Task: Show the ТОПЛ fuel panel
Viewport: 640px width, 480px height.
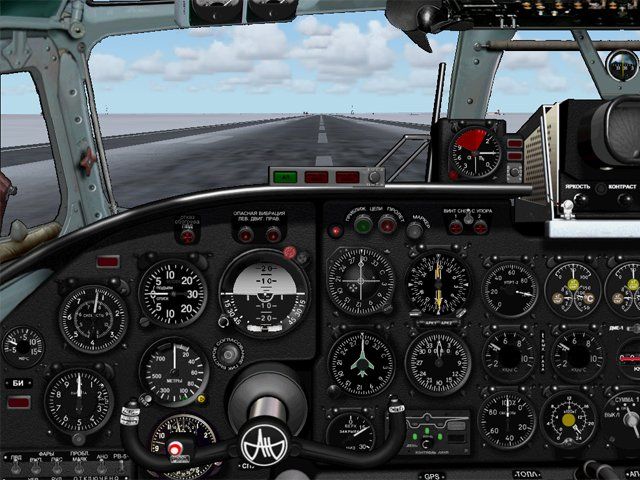Action: (527, 476)
